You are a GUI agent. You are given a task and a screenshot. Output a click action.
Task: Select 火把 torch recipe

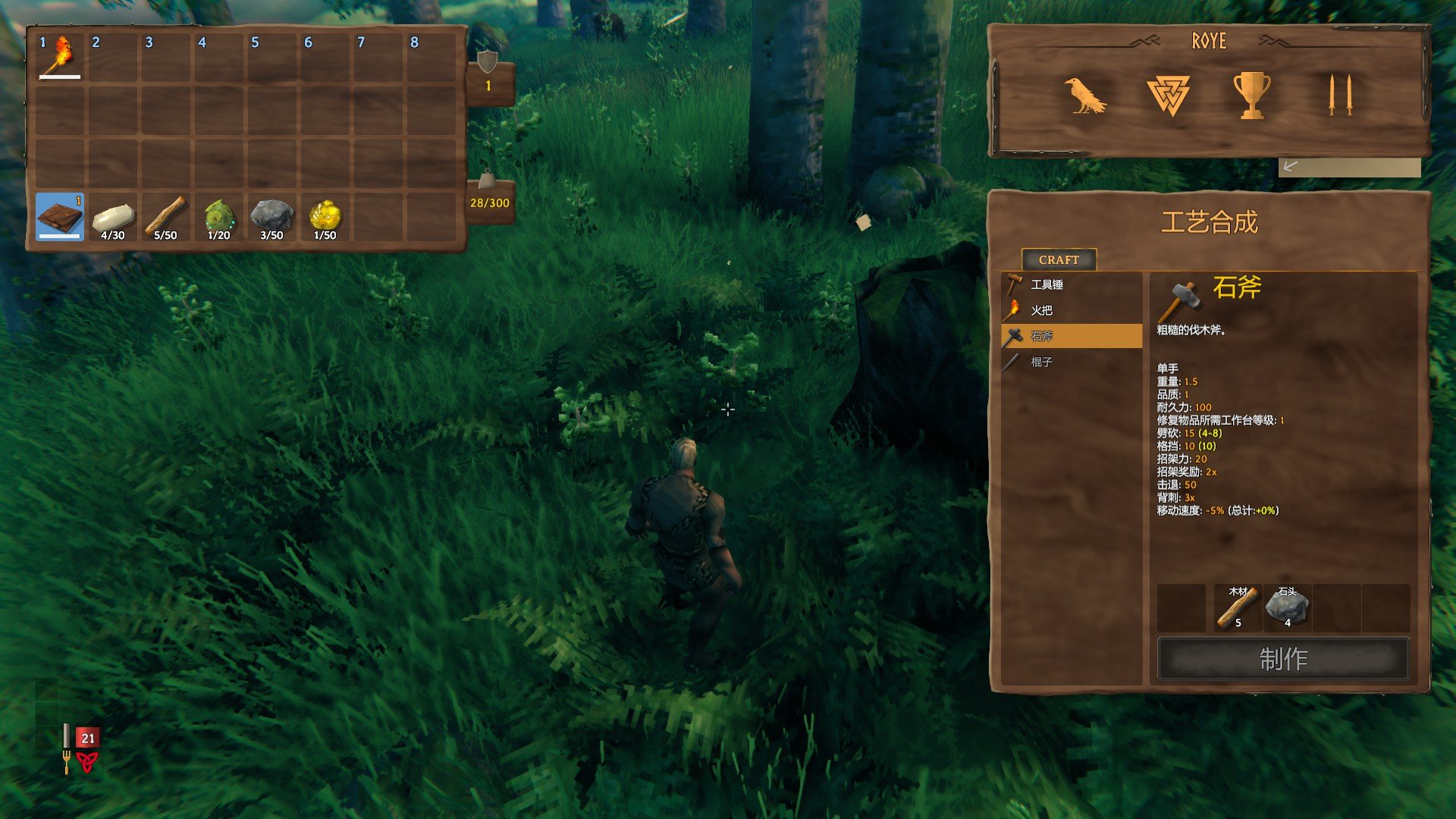pos(1071,310)
